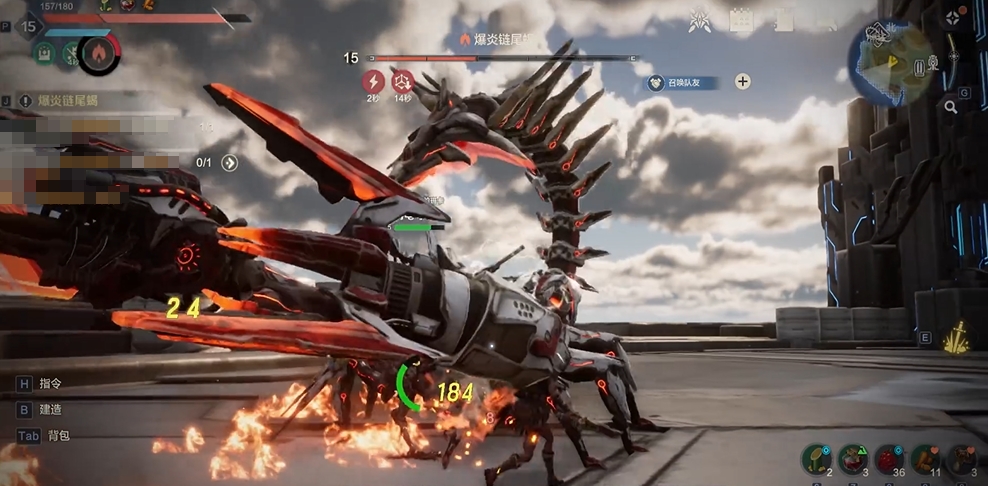The image size is (988, 486).
Task: Select the carrot food slot with count 11
Action: 925,459
